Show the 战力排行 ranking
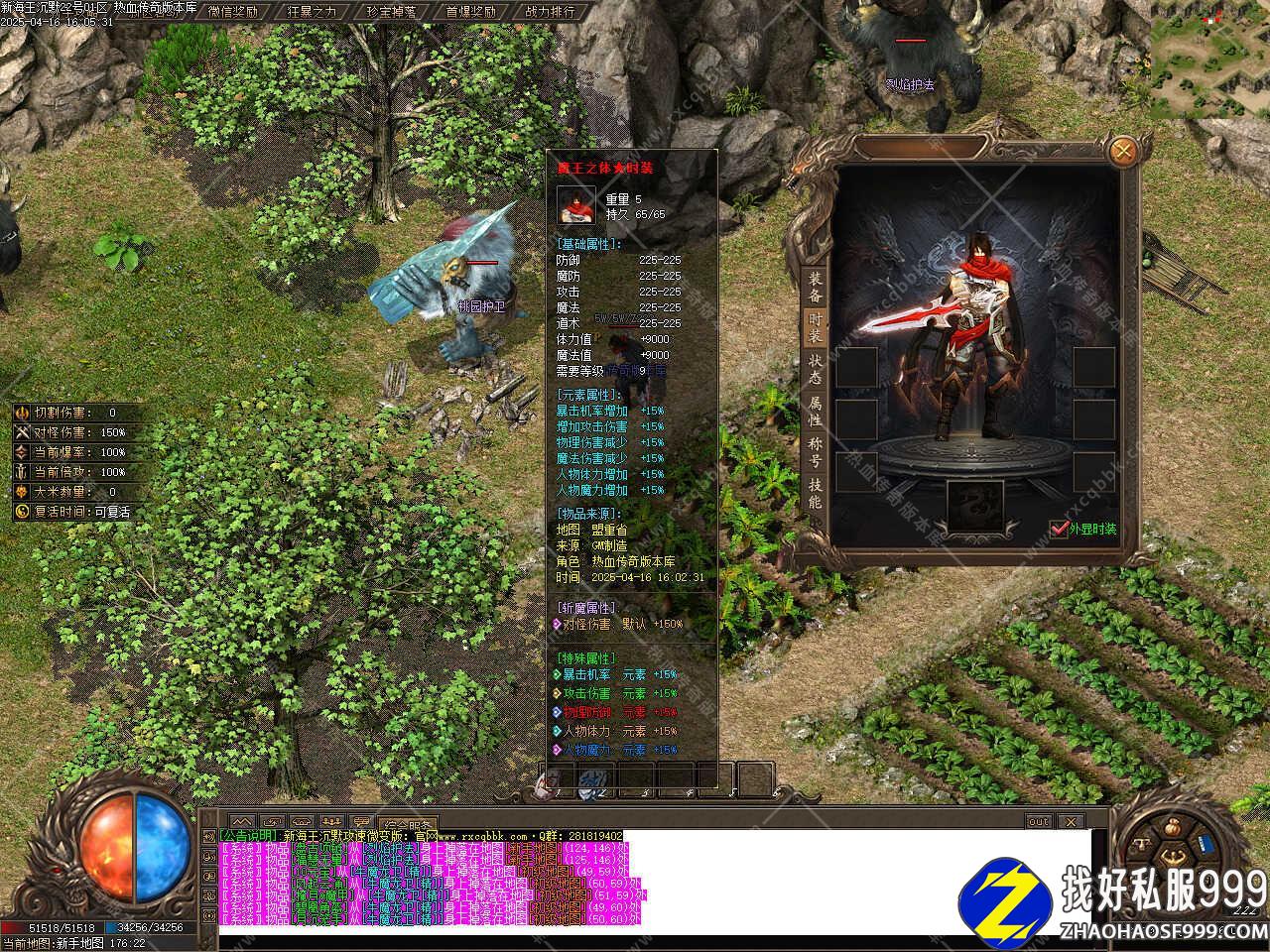 [x=549, y=12]
